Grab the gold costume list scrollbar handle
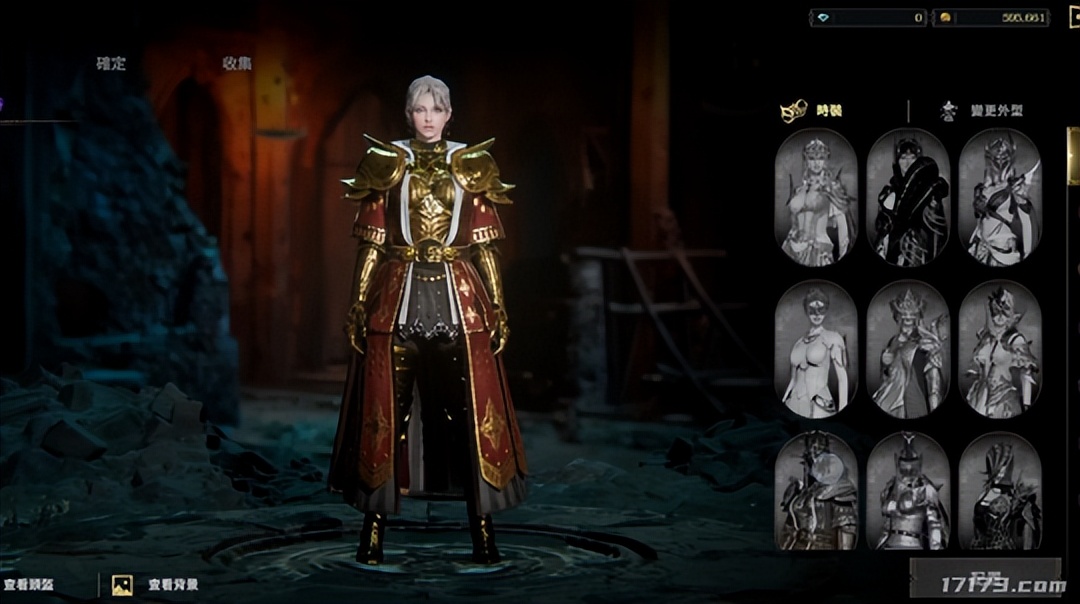 coord(1074,155)
